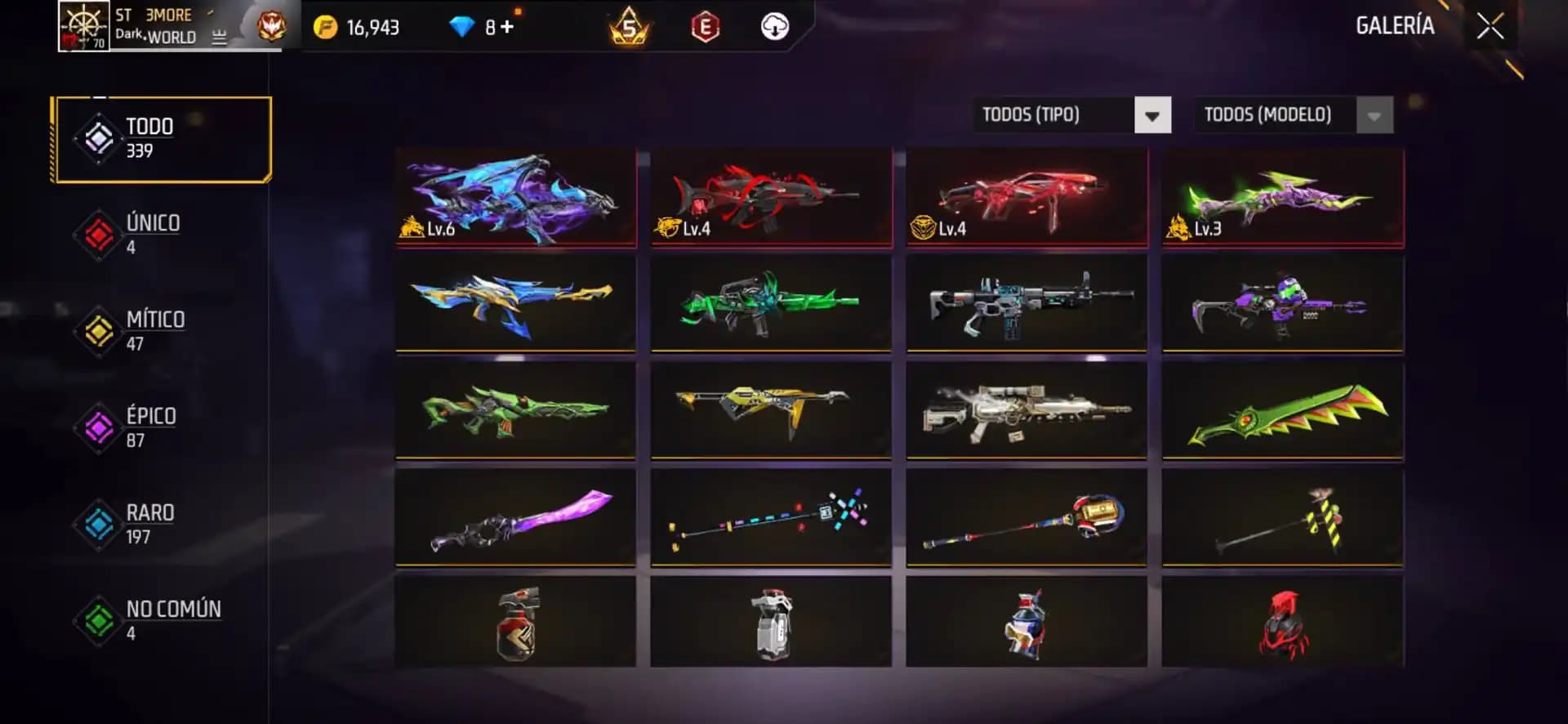Open the purple katana skin thumbnail
The image size is (1568, 724).
coord(515,517)
